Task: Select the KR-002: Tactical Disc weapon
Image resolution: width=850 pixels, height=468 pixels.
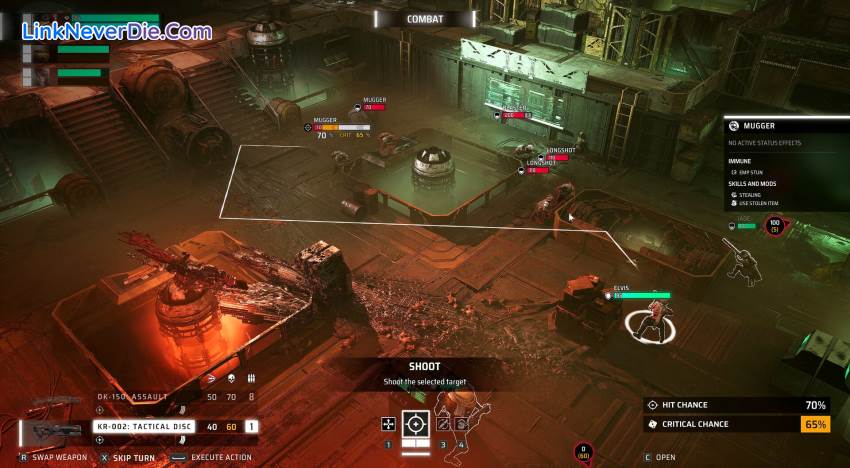Action: [x=144, y=426]
